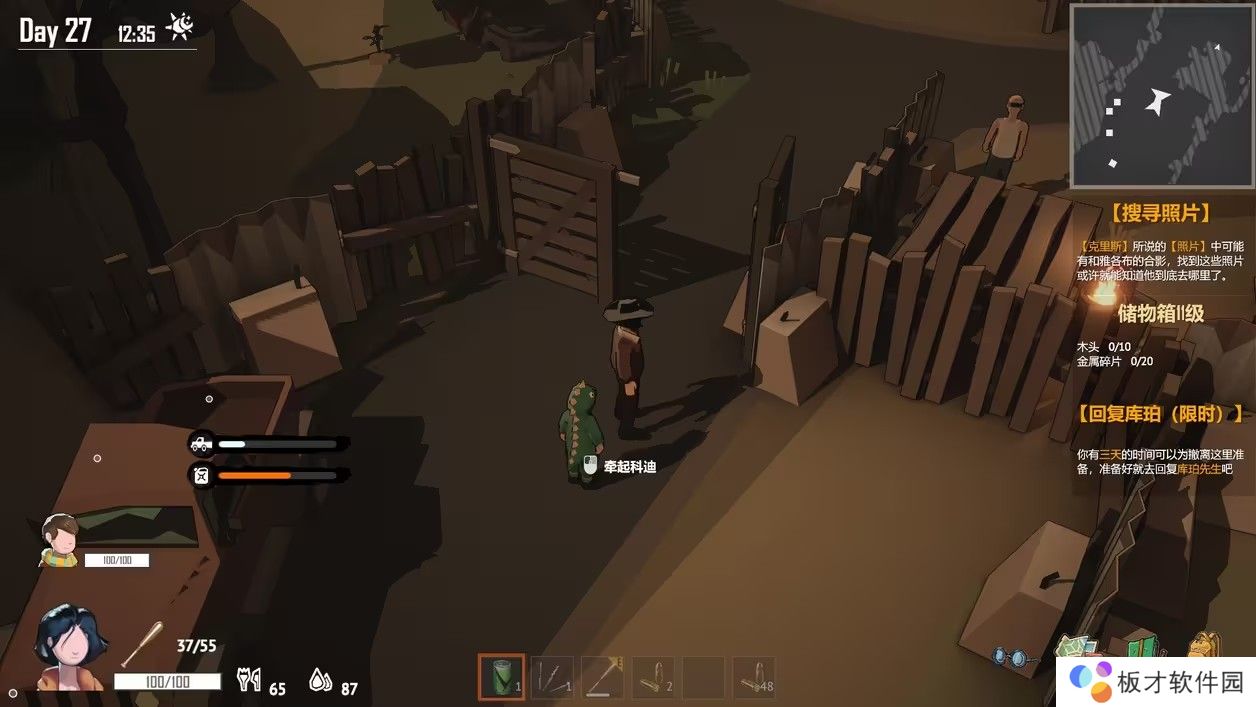The height and width of the screenshot is (707, 1256).
Task: Select the 回复库珀（限时） quest entry
Action: pos(1162,414)
